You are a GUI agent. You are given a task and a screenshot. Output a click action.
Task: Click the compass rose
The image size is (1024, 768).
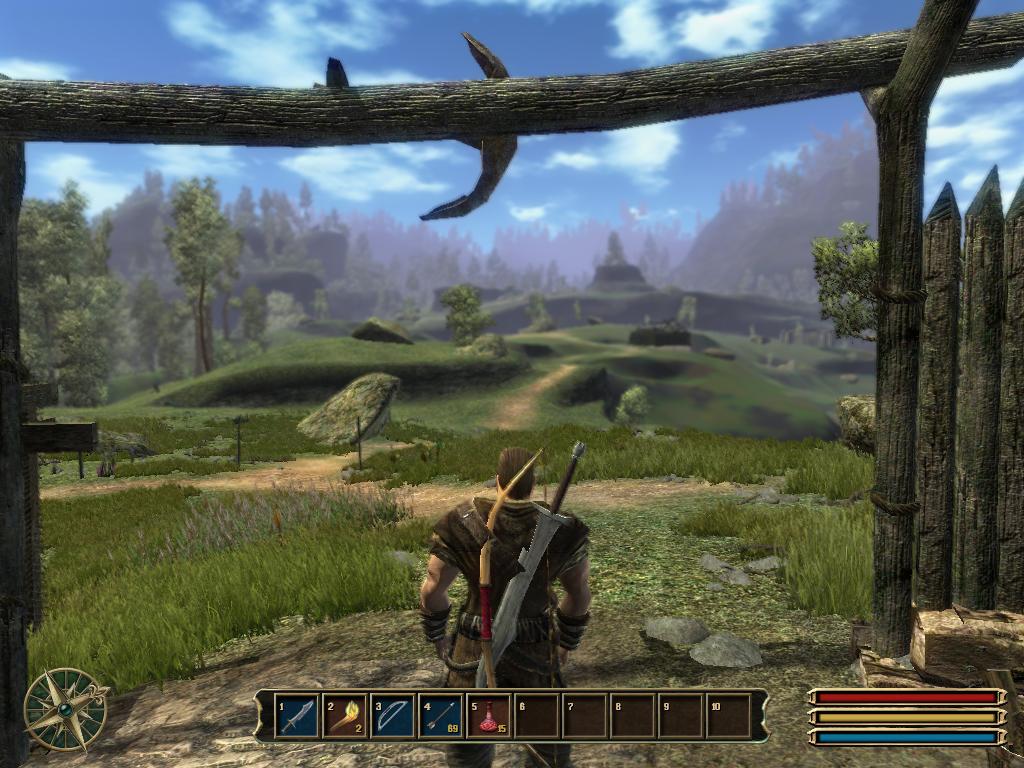[66, 708]
